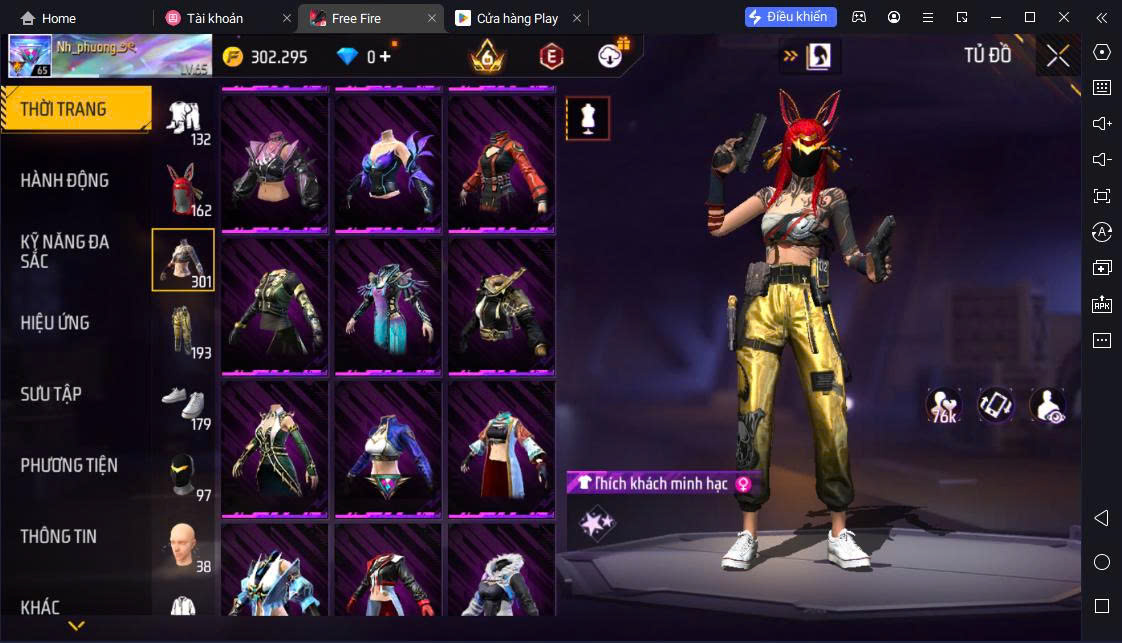Add diamonds with the plus button
Viewport: 1122px width, 643px height.
tap(385, 57)
